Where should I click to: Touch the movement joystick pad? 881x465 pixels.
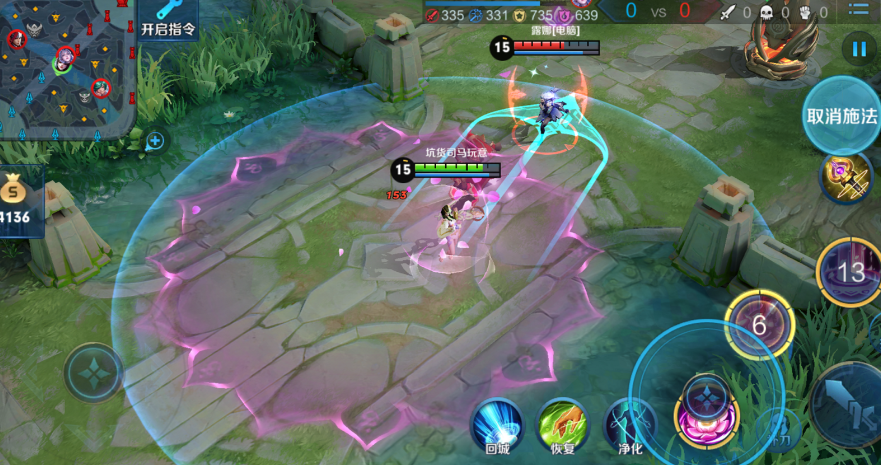click(93, 372)
